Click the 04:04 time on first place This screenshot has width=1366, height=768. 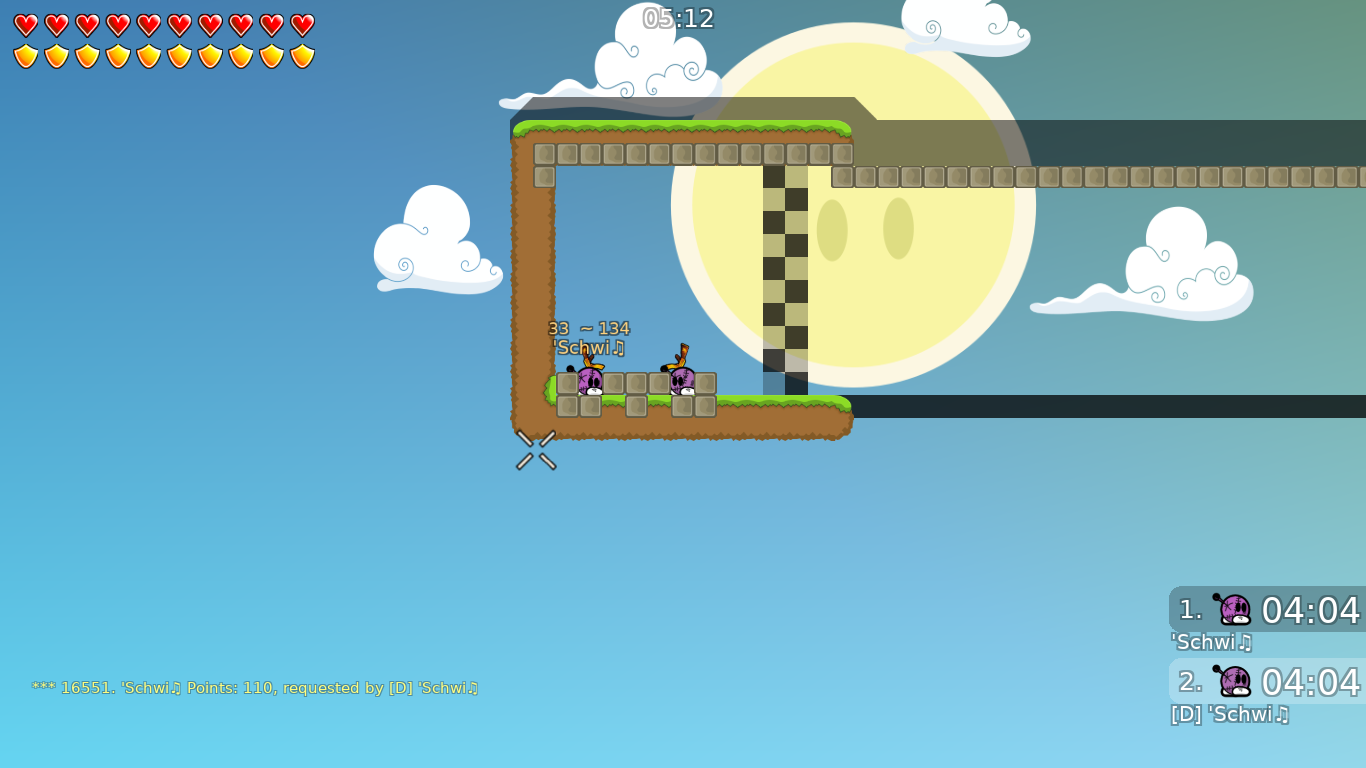(1311, 611)
